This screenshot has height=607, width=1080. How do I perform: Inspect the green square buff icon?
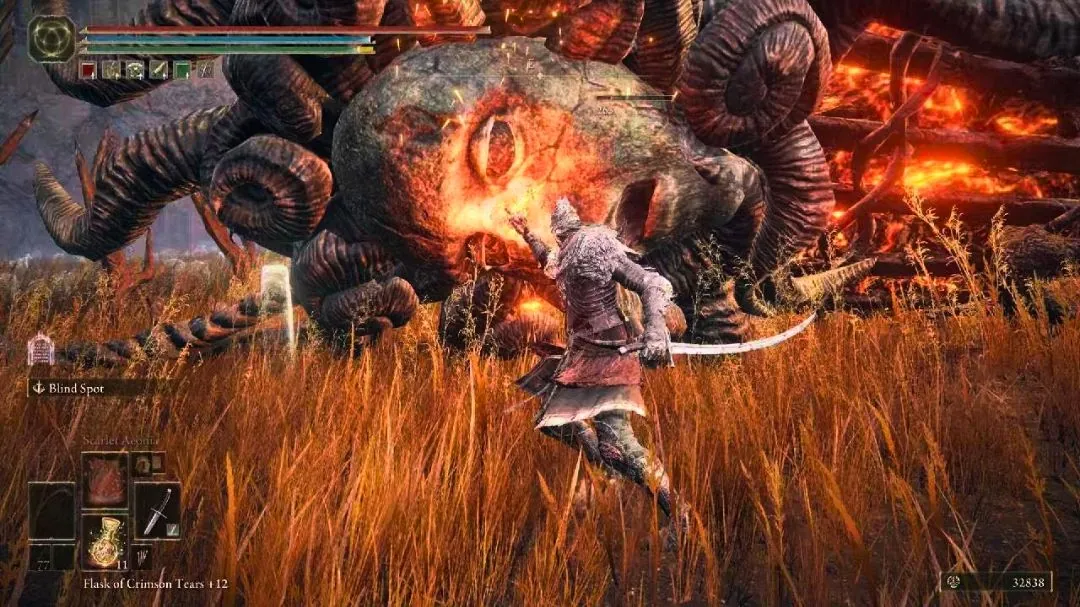coord(182,69)
